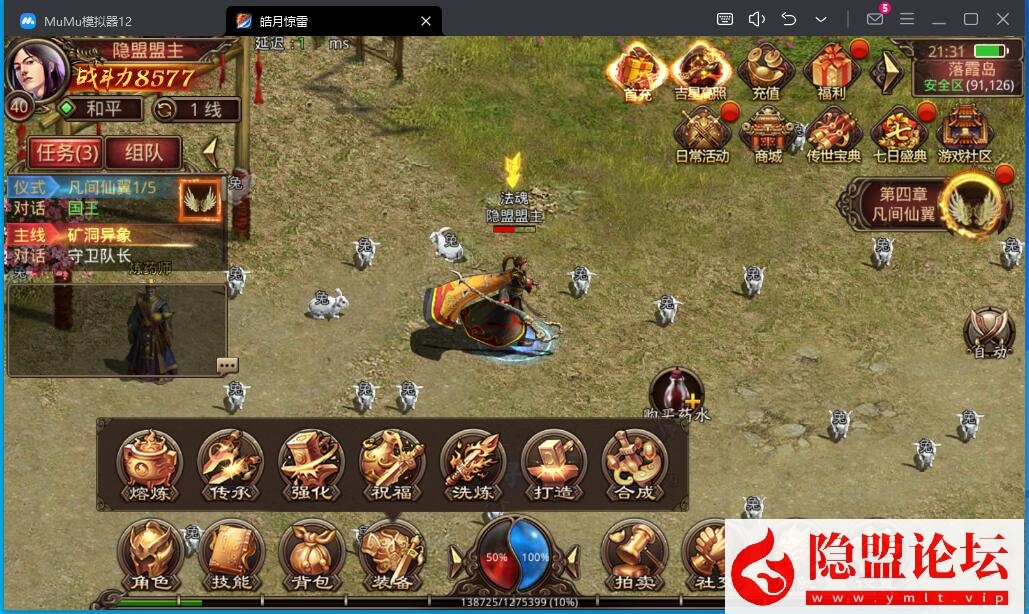Switch to the 组队 team tab
This screenshot has height=614, width=1029.
(x=143, y=153)
